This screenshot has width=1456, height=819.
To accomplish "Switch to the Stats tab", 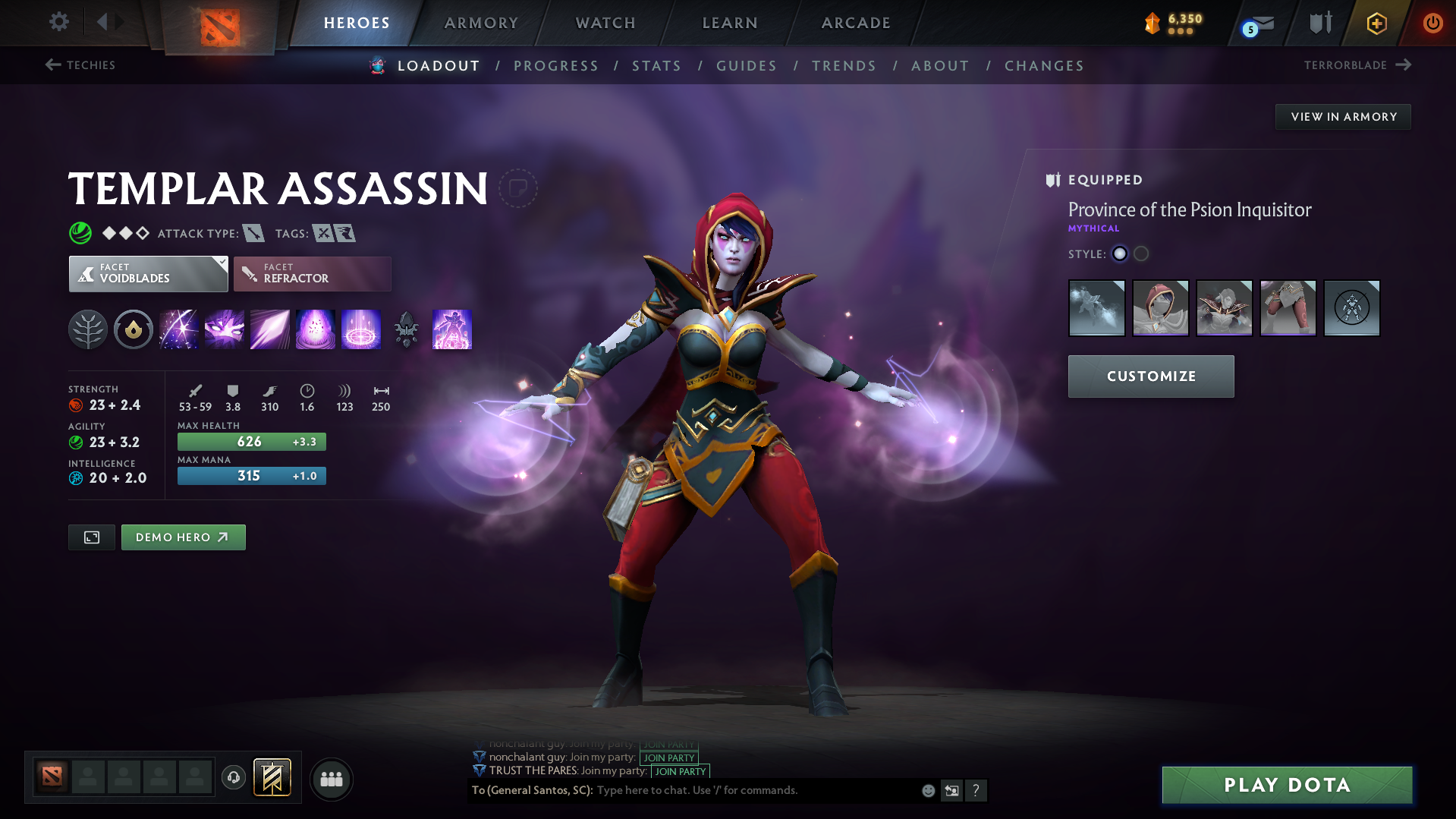I will pyautogui.click(x=656, y=65).
